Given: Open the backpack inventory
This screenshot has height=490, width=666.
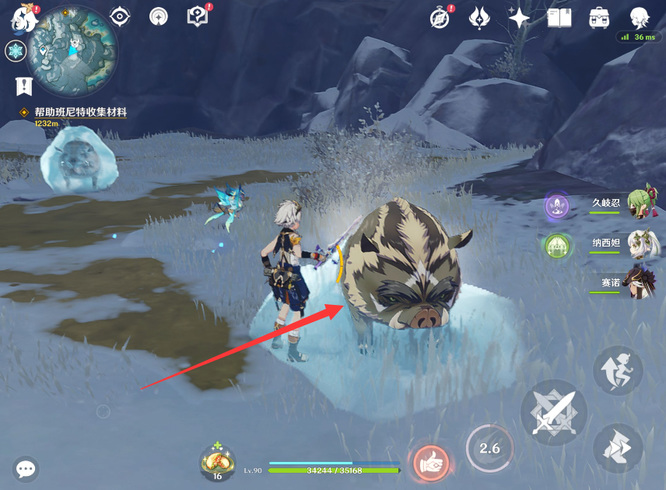Looking at the screenshot, I should point(599,17).
